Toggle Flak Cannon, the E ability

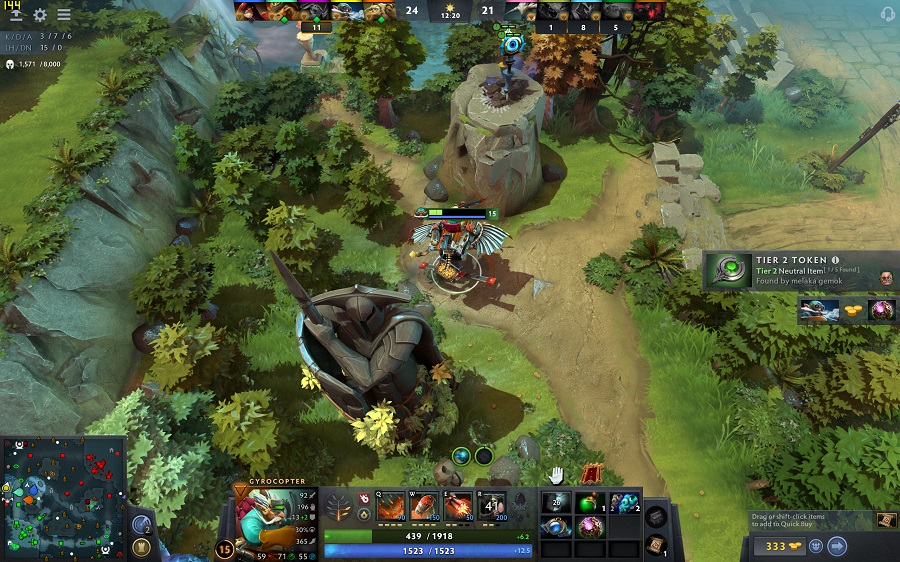458,505
